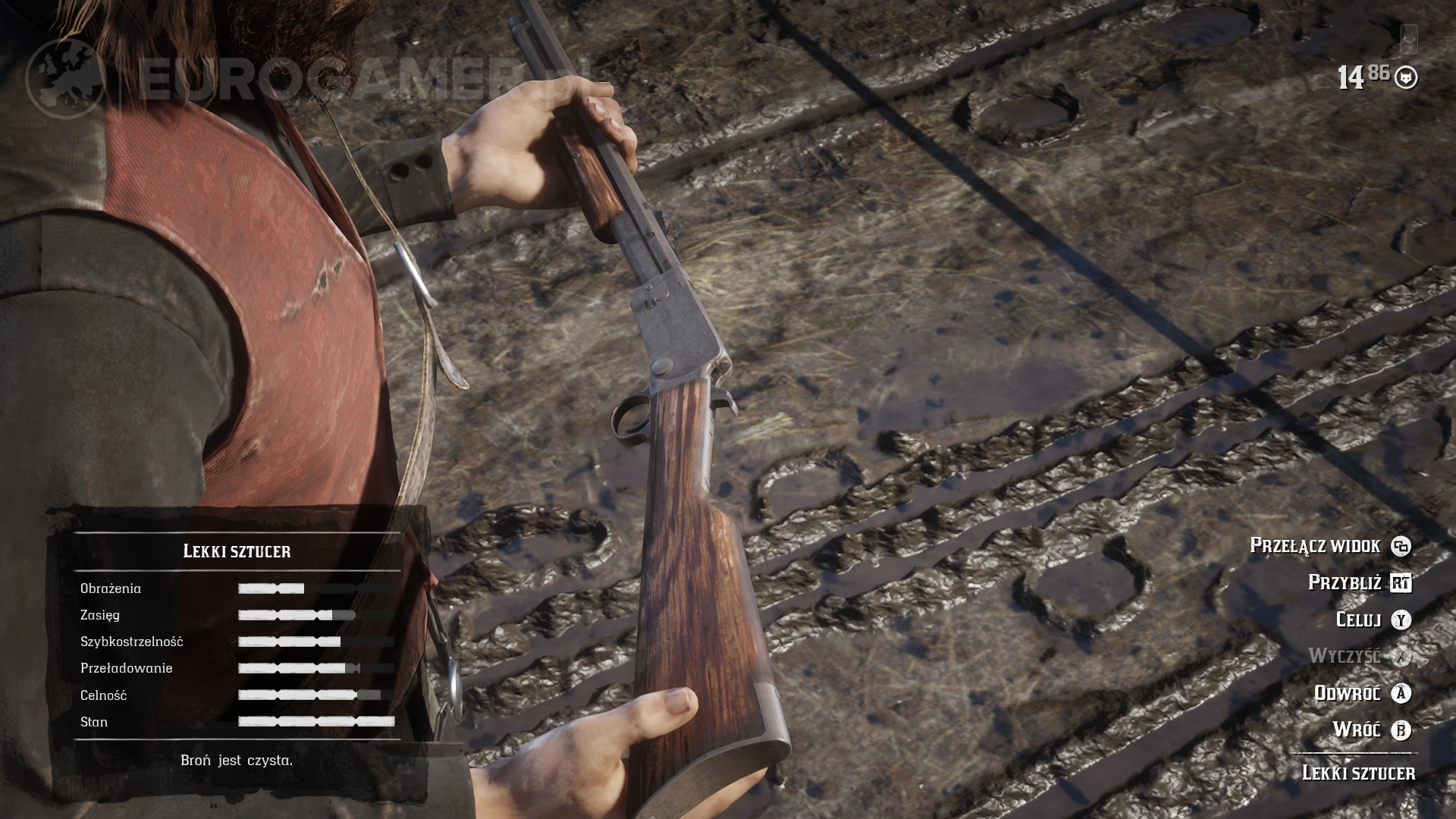Click the 'Broń jest czysta' status message
This screenshot has width=1456, height=819.
coord(237,761)
